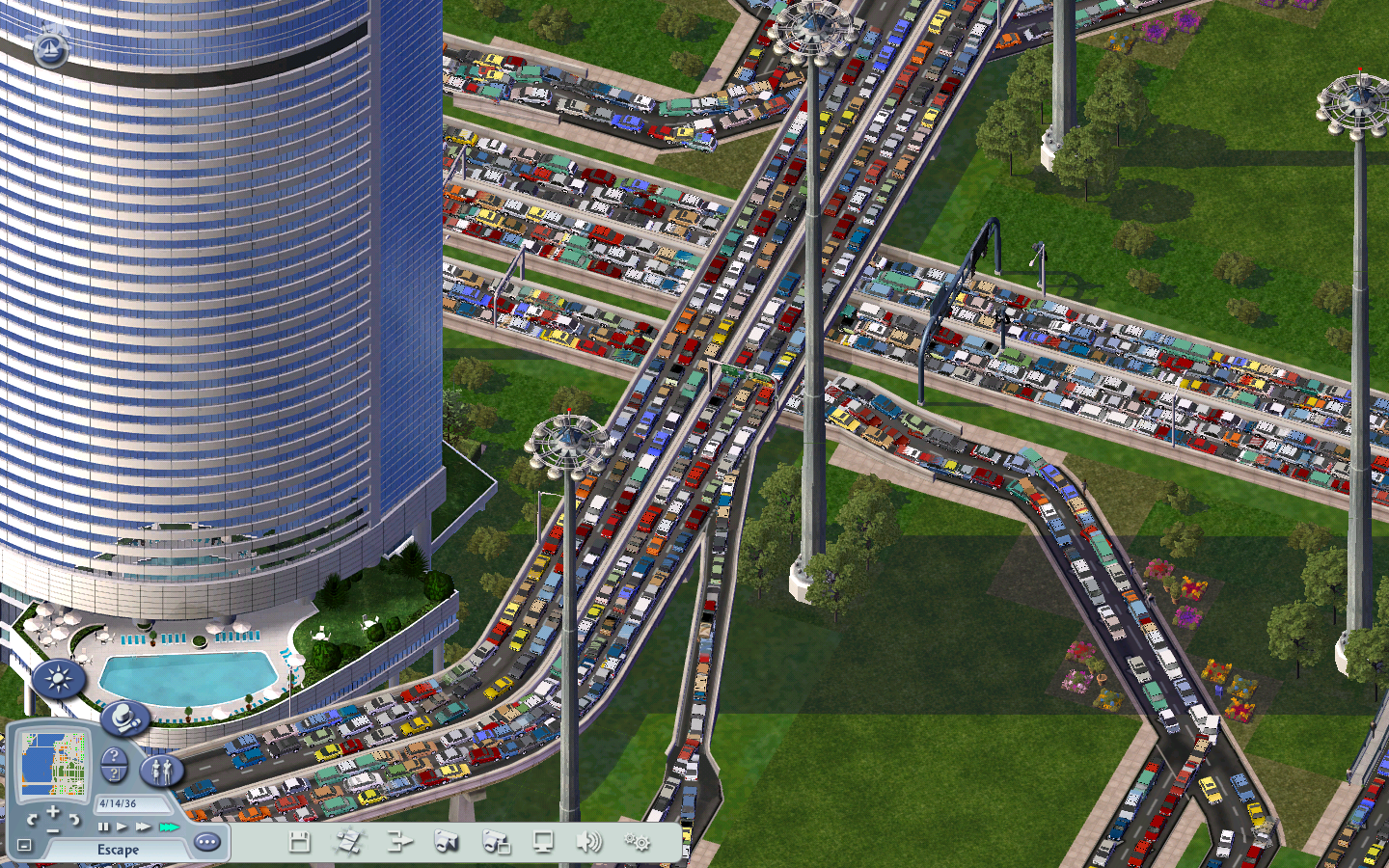This screenshot has width=1389, height=868.
Task: Toggle the three-dots options button
Action: pyautogui.click(x=206, y=842)
